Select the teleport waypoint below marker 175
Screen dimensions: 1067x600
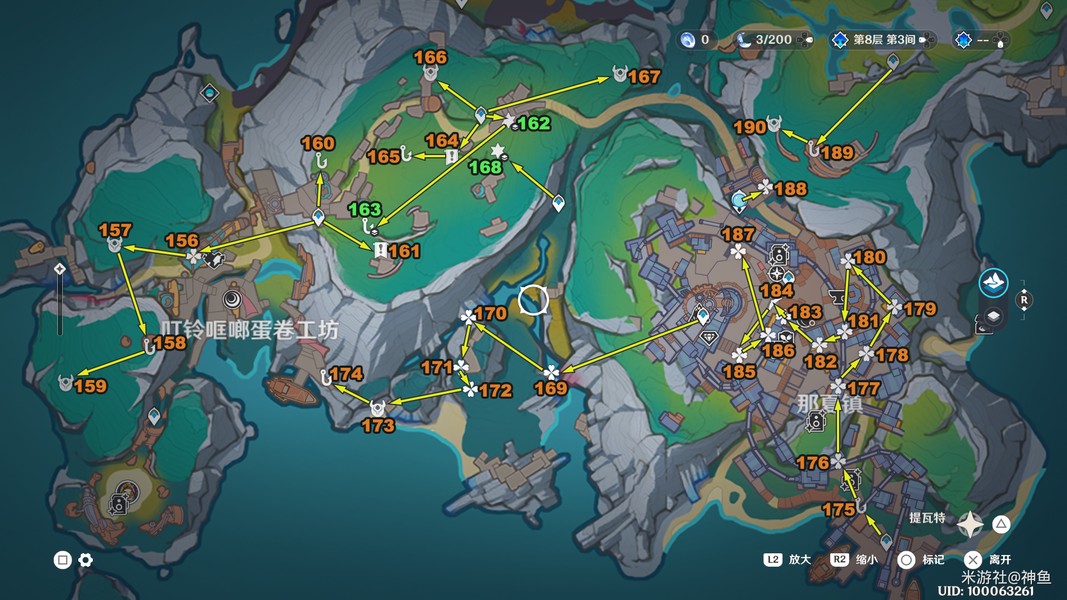click(x=885, y=541)
